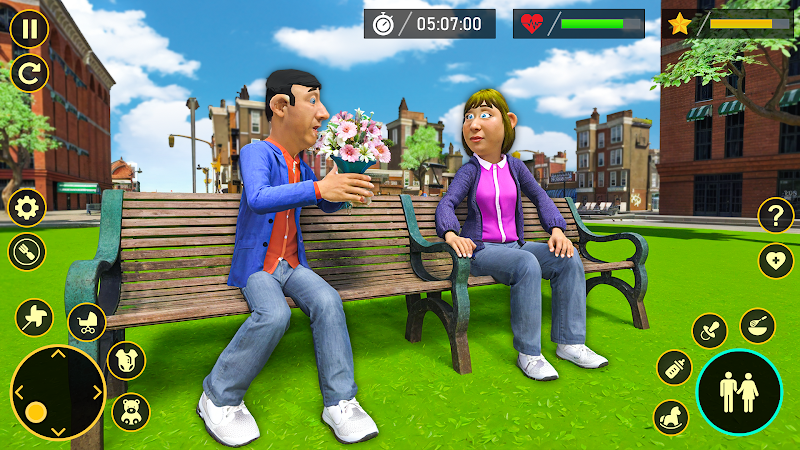Open the question mark help button
This screenshot has height=450, width=800.
pos(775,215)
